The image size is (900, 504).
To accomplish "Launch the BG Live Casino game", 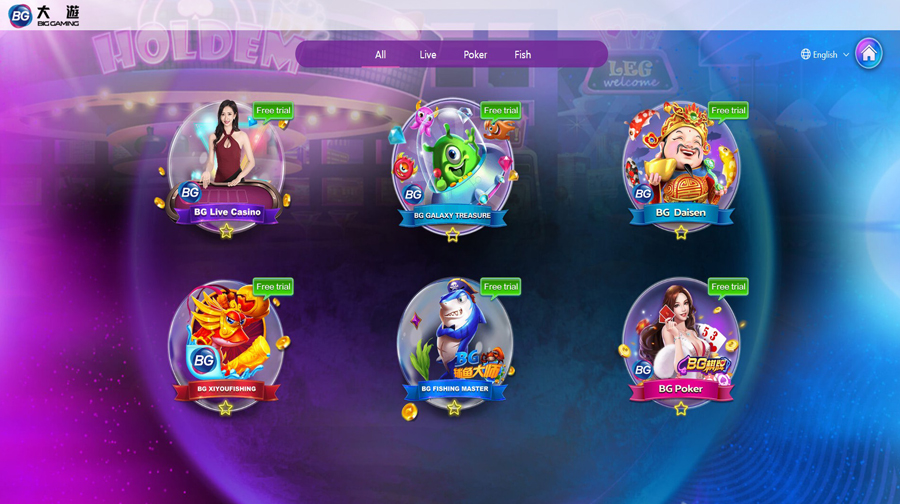I will [x=227, y=165].
